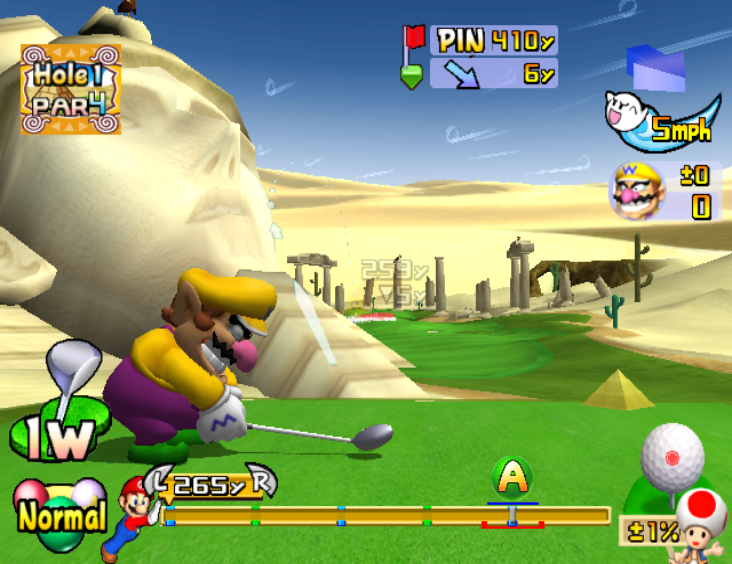
Task: Click the 265y club distance label
Action: [x=210, y=486]
